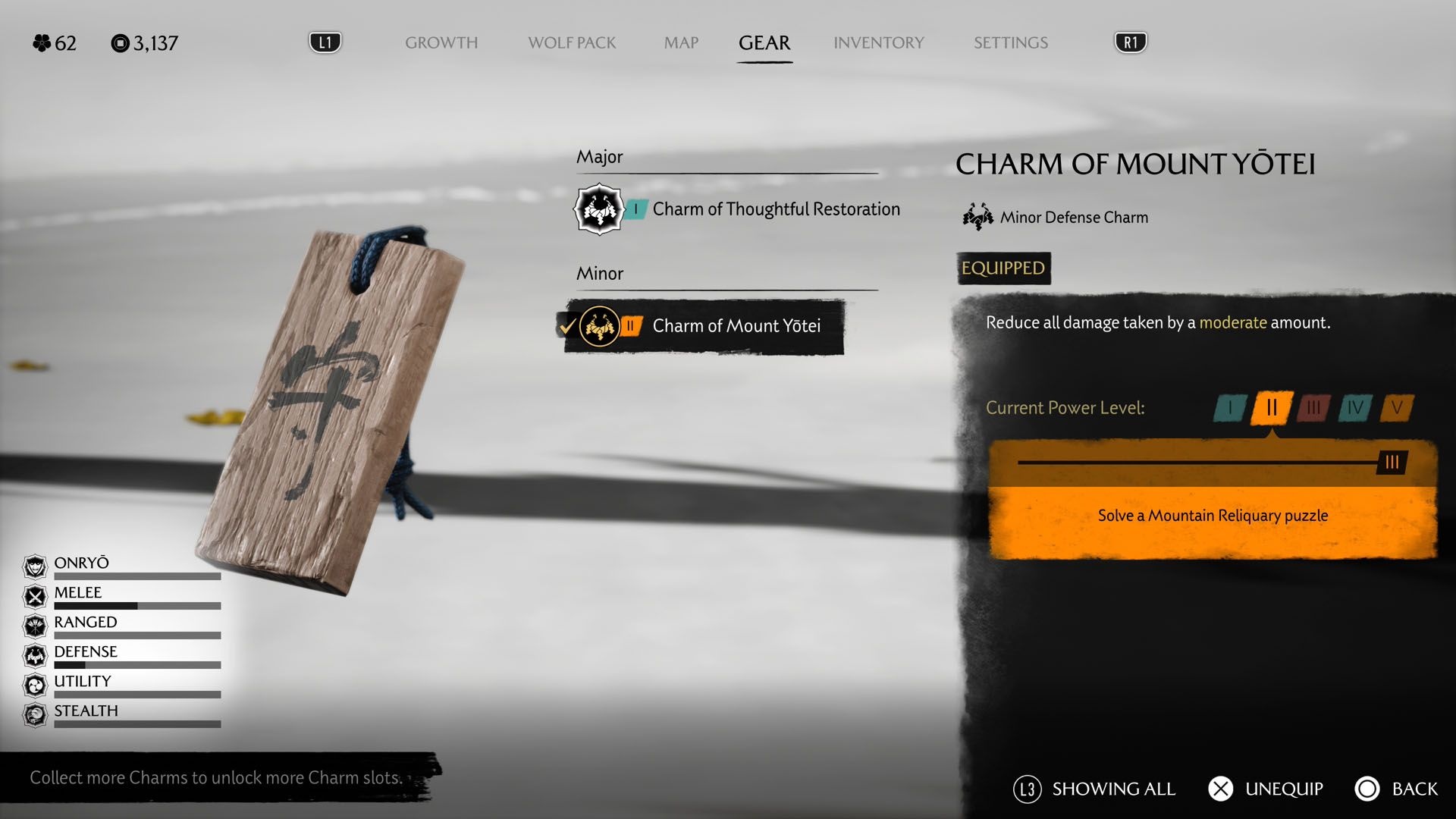Viewport: 1456px width, 819px height.
Task: Select power level V indicator
Action: coord(1397,408)
